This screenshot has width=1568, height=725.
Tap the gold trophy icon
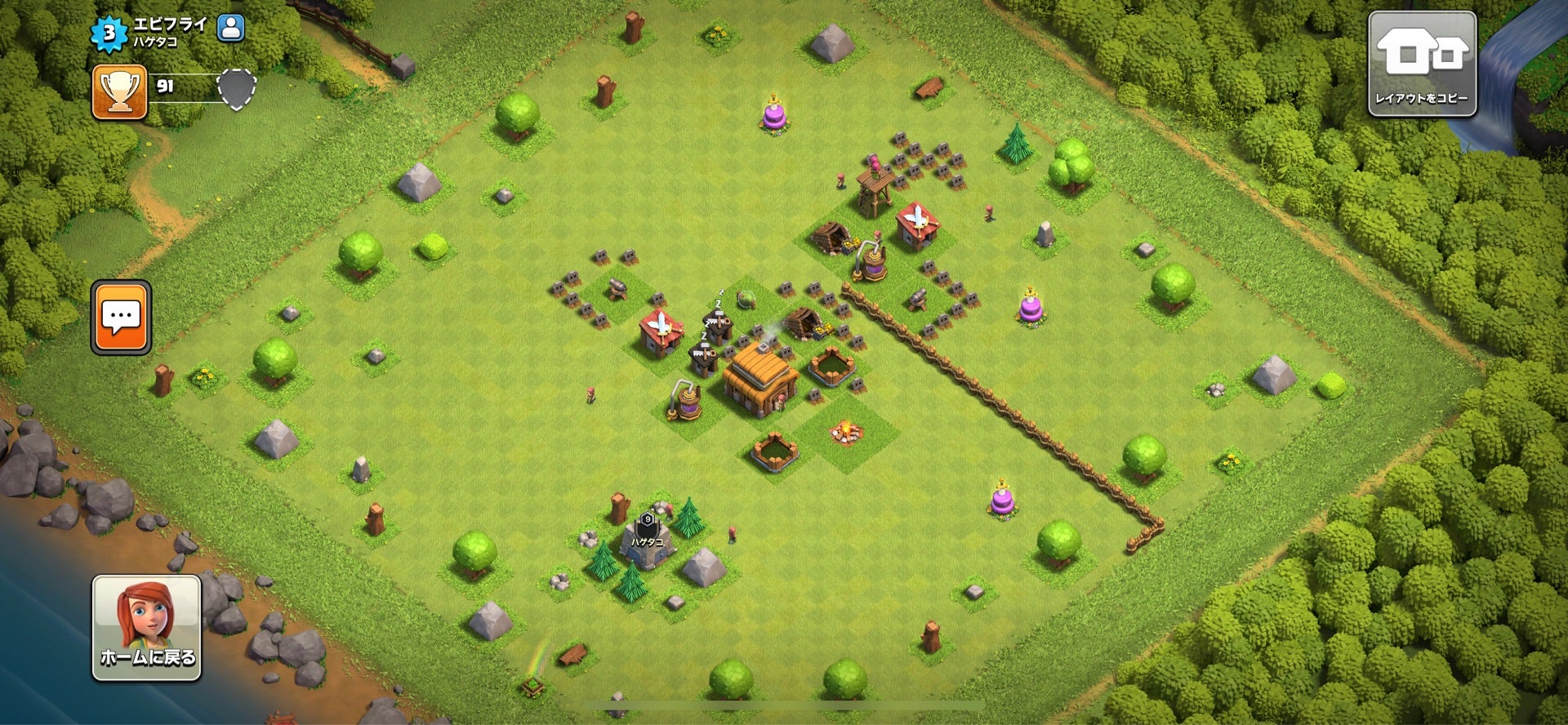coord(119,92)
